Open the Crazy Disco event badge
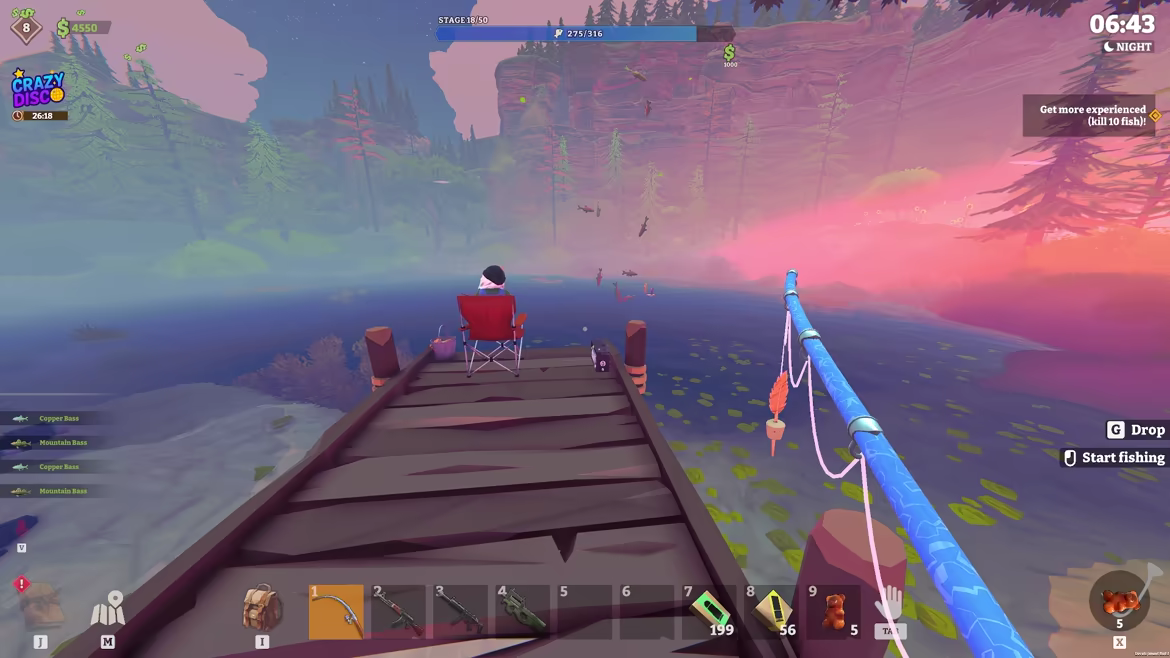 [x=38, y=91]
